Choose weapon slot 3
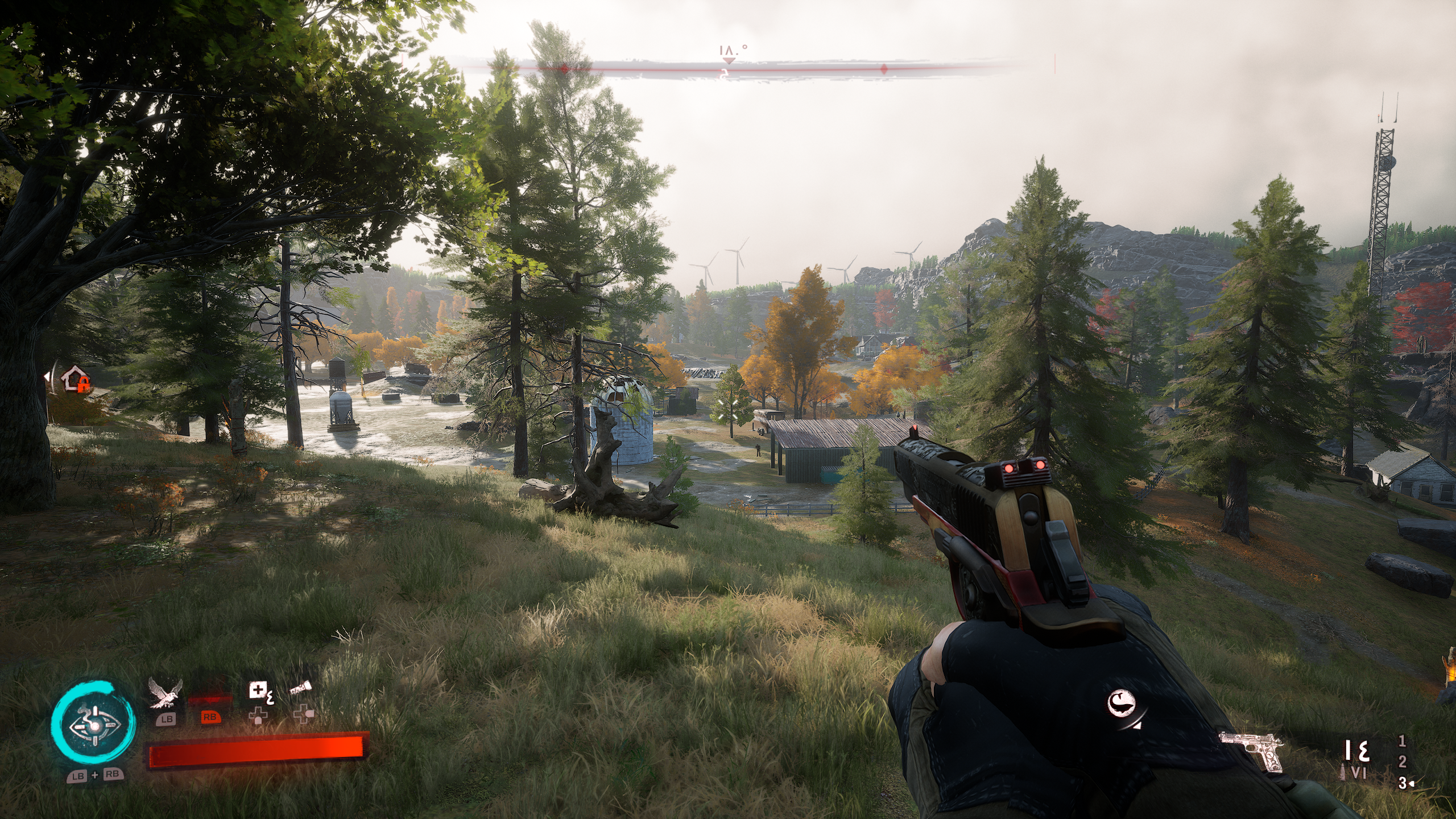Screen dimensions: 1456x819 click(1402, 783)
